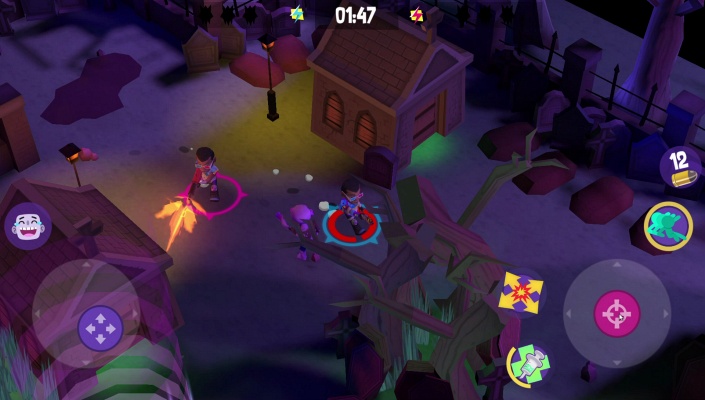Tap the bullet ammo reload icon

679,166
